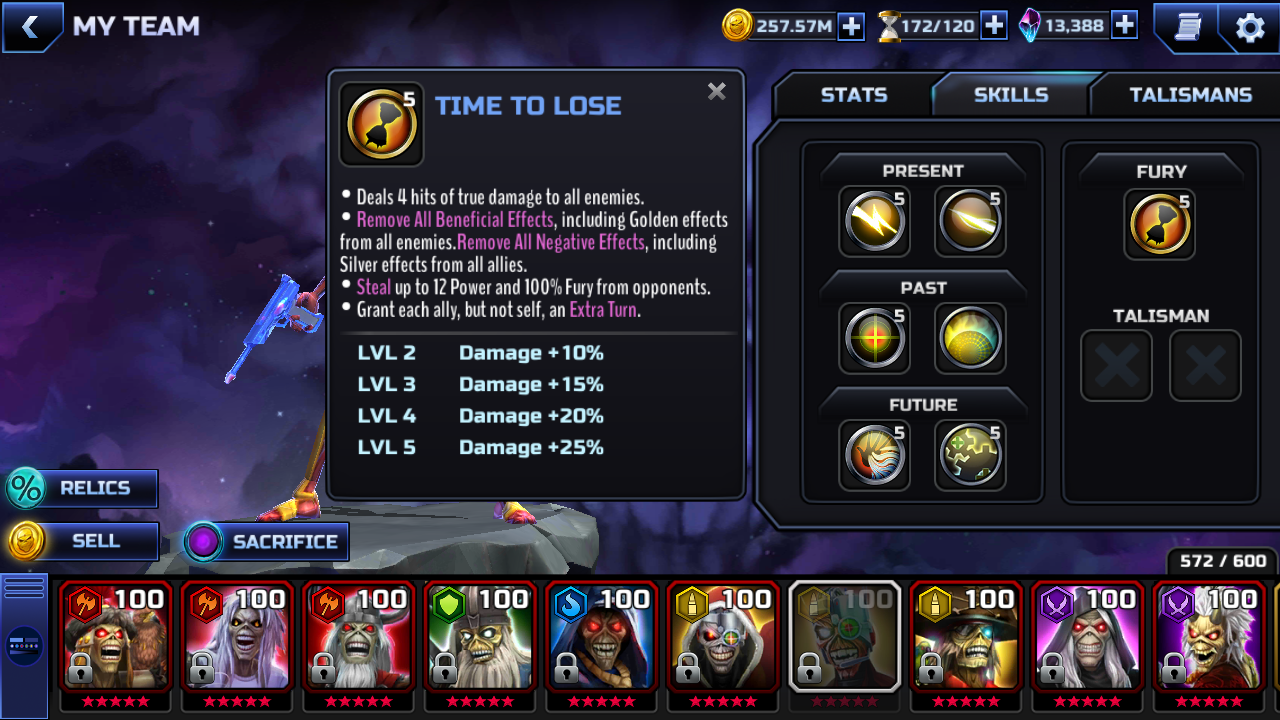This screenshot has height=720, width=1280.
Task: Refill the hourglass time resource
Action: [x=993, y=26]
